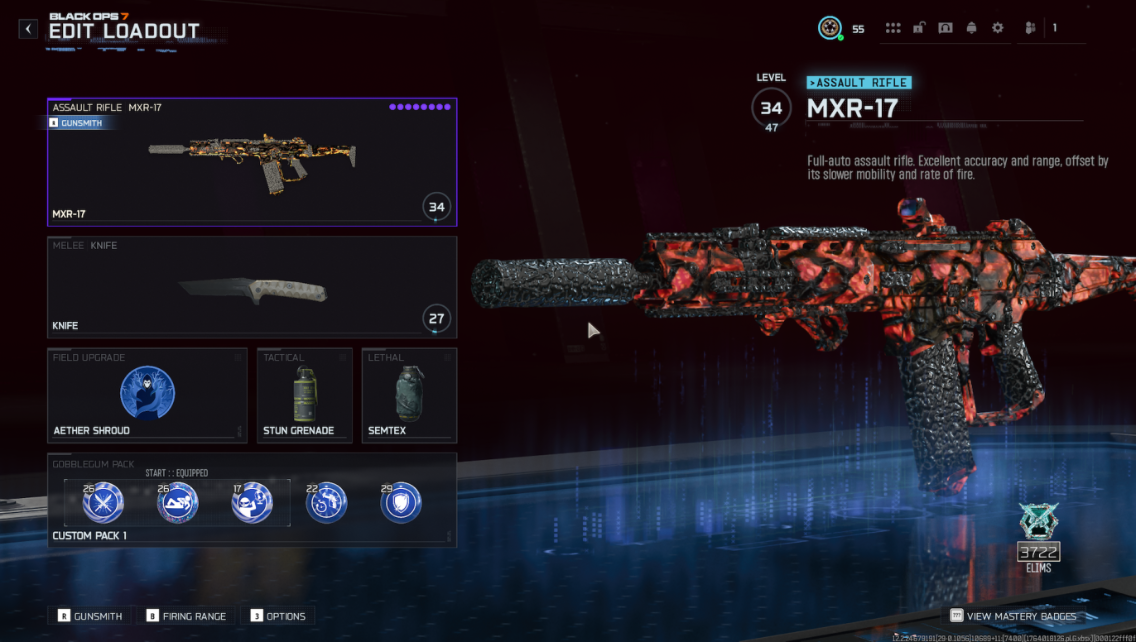Open the headset voice chat icon
The height and width of the screenshot is (642, 1136).
click(x=945, y=28)
